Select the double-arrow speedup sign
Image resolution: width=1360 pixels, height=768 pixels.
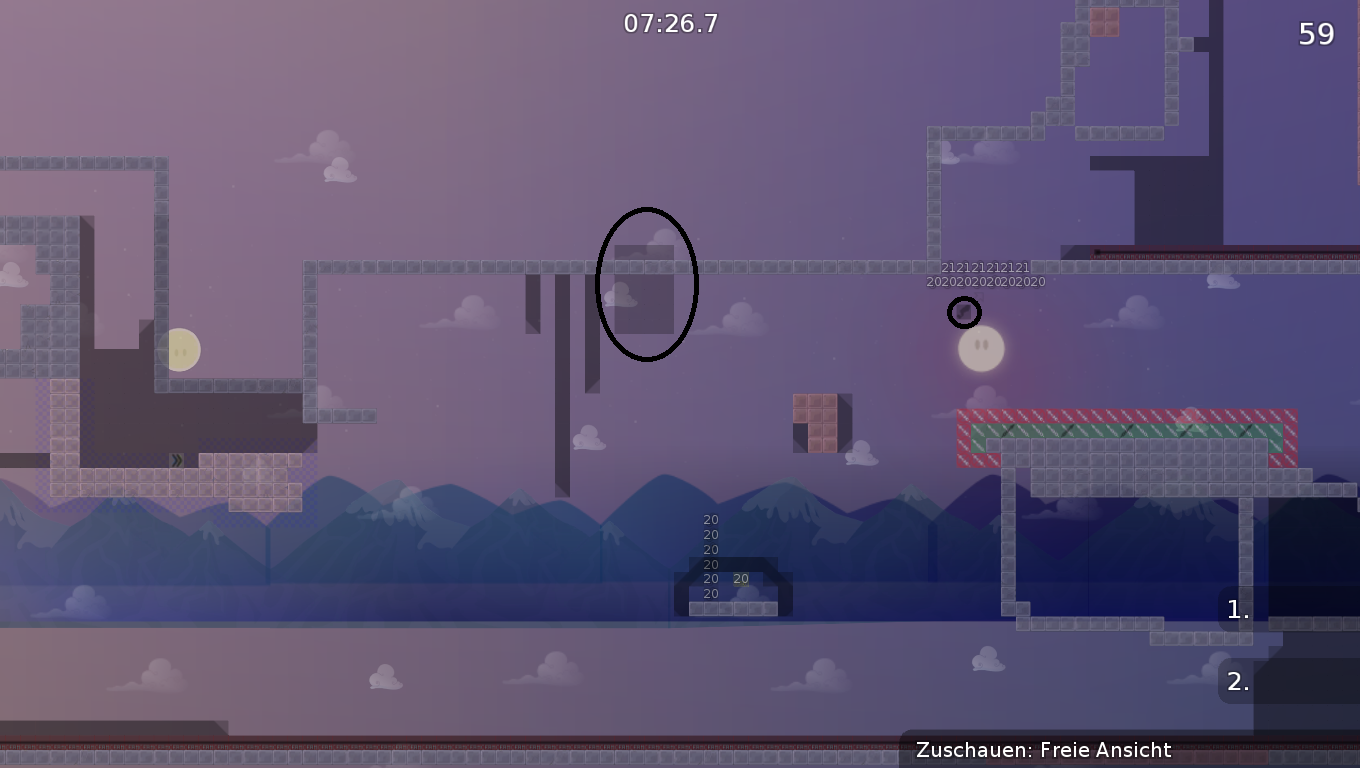click(x=175, y=460)
